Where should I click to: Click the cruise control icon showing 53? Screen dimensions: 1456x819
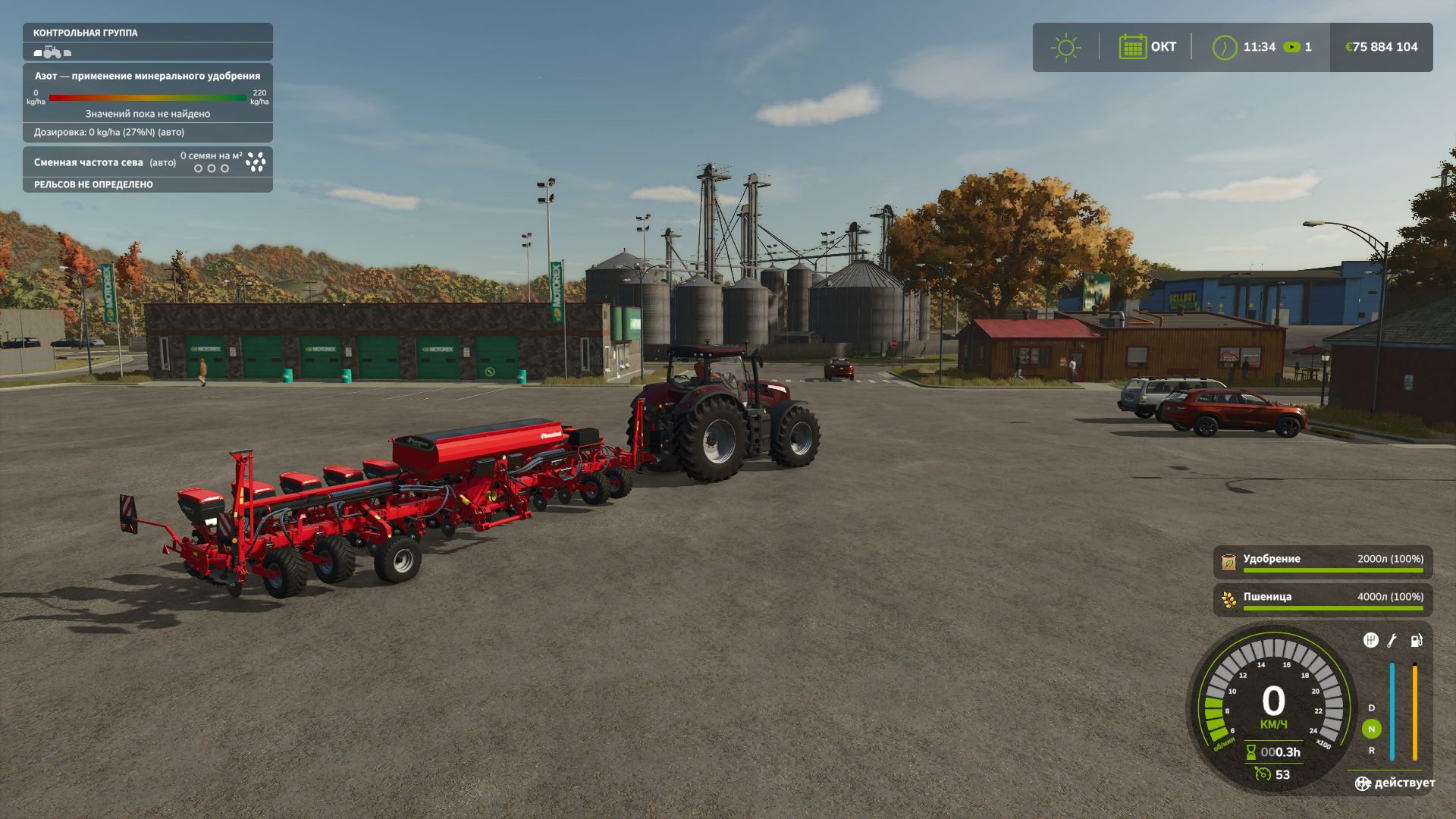tap(1263, 773)
